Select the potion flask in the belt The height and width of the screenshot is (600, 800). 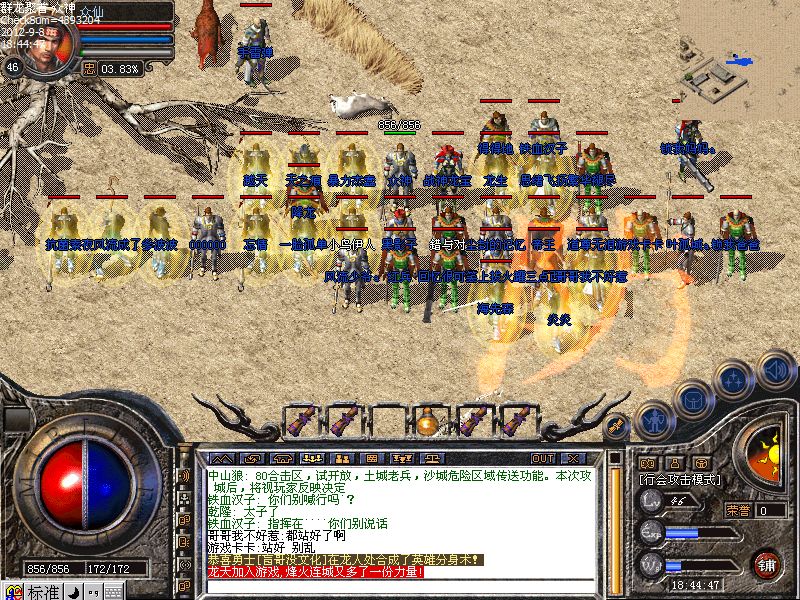(427, 422)
